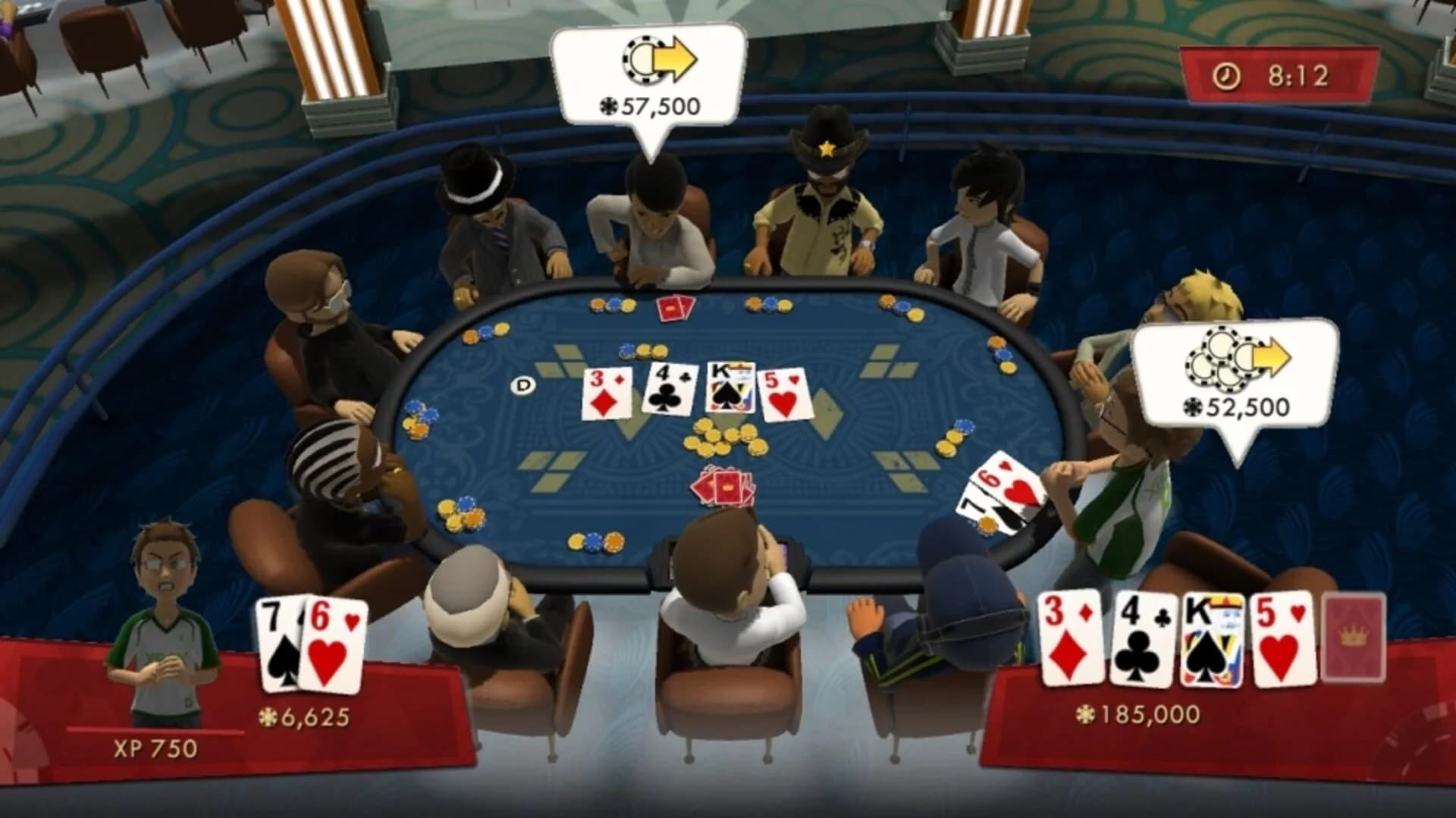Click the 3 of diamonds on the table
Image resolution: width=1456 pixels, height=818 pixels.
coord(607,393)
